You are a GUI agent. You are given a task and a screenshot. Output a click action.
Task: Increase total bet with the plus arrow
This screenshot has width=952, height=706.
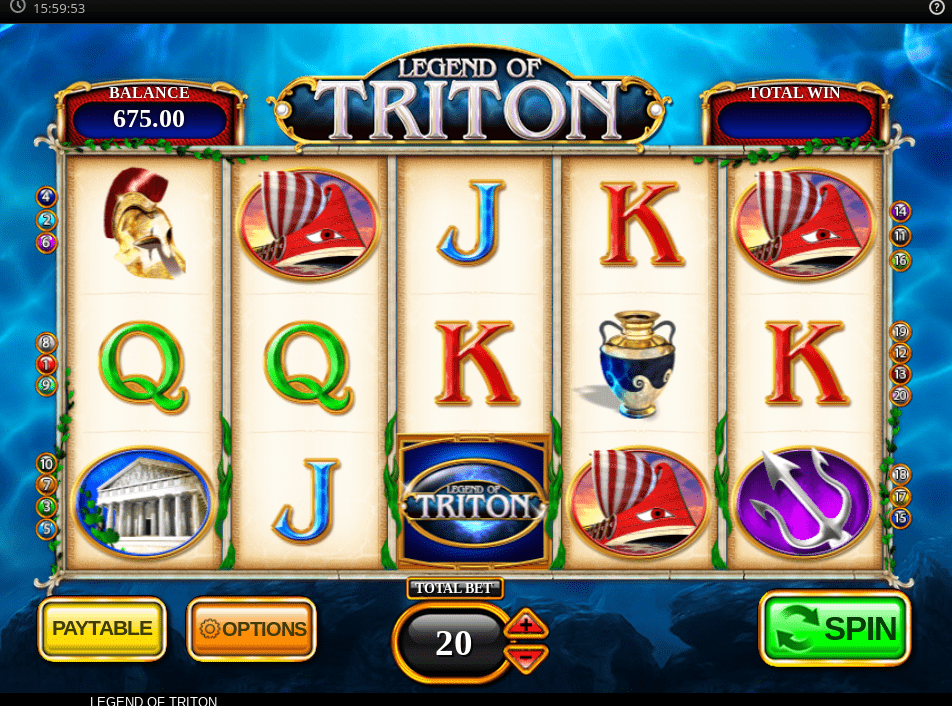tap(527, 626)
